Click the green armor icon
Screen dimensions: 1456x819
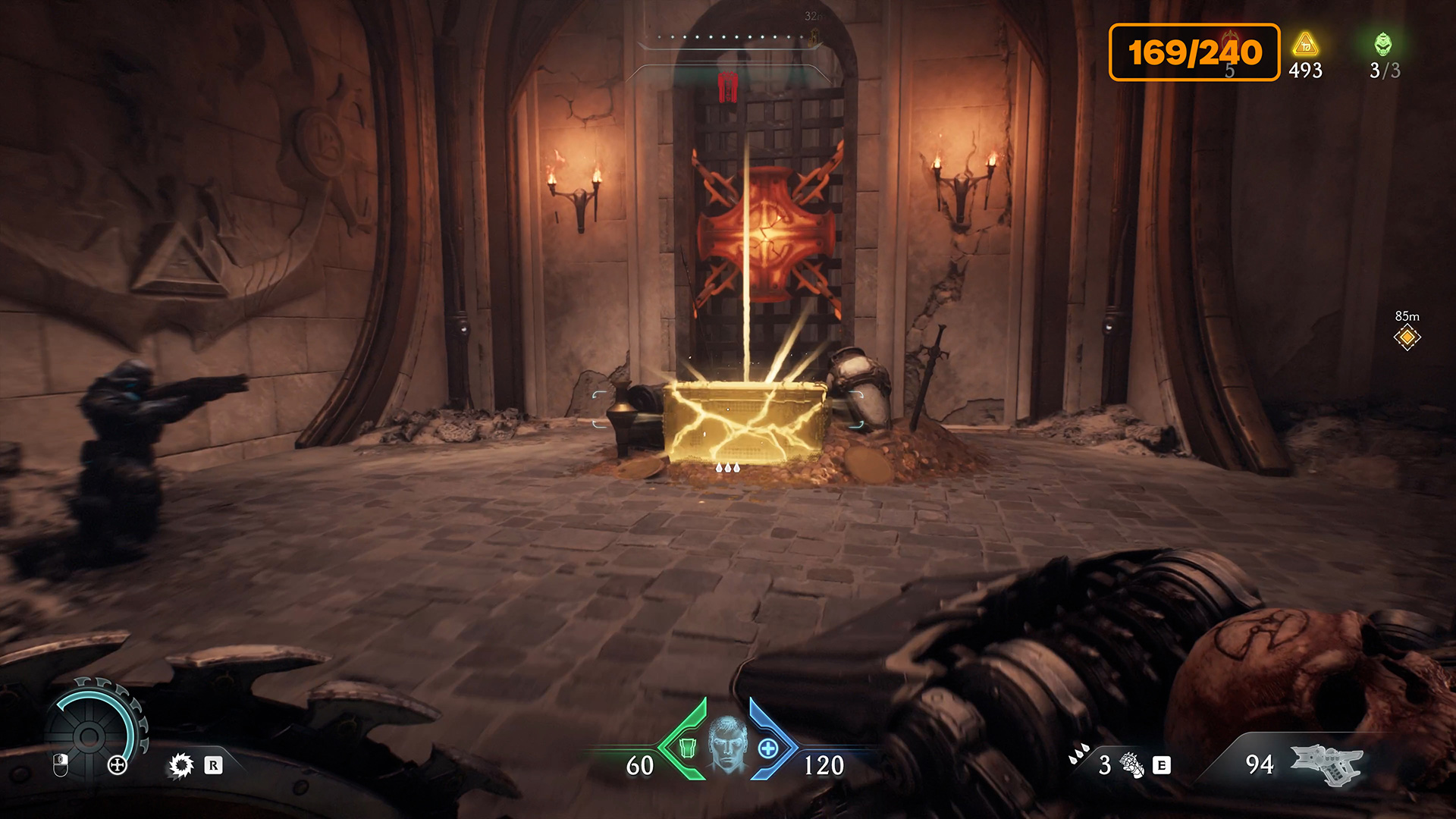click(687, 748)
